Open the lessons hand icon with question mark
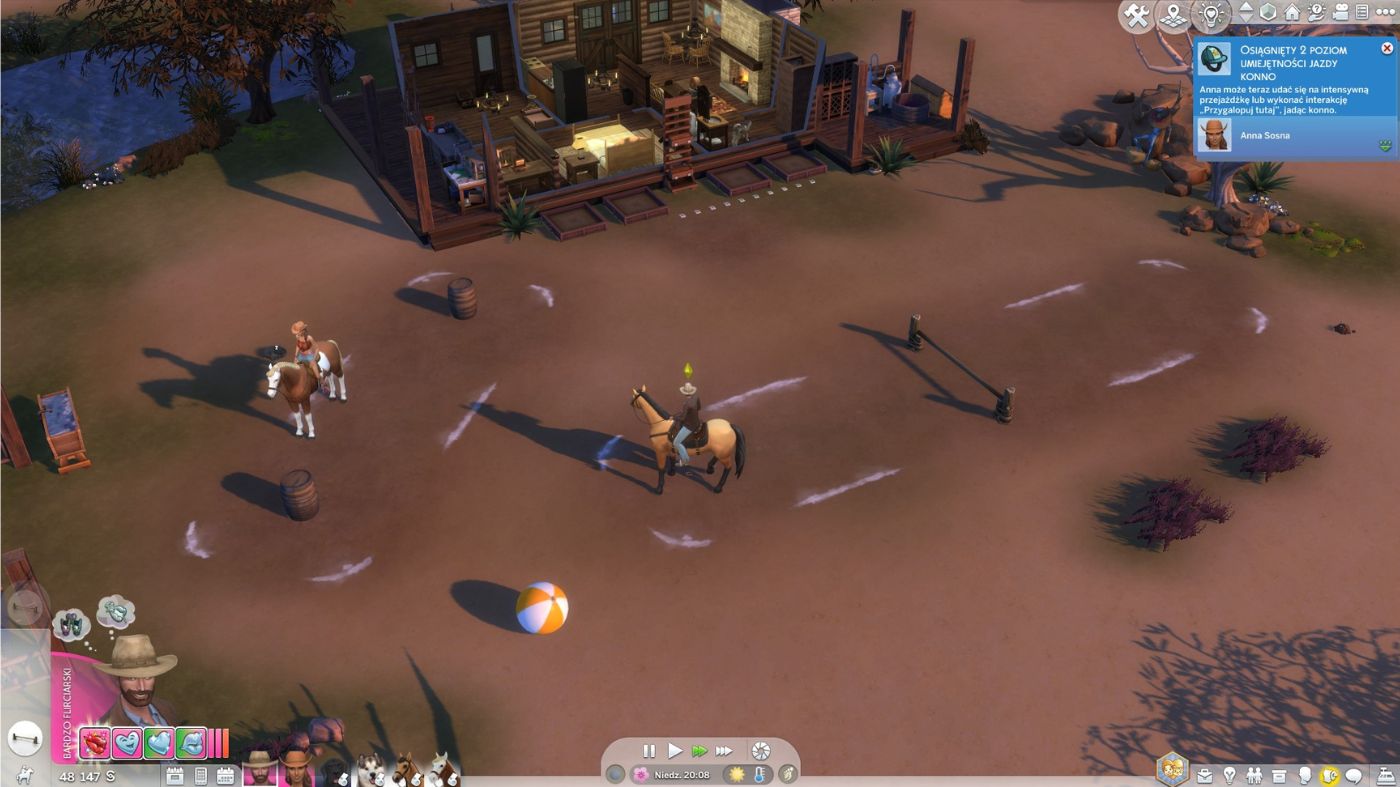Screen dimensions: 1400x787 tap(1318, 13)
